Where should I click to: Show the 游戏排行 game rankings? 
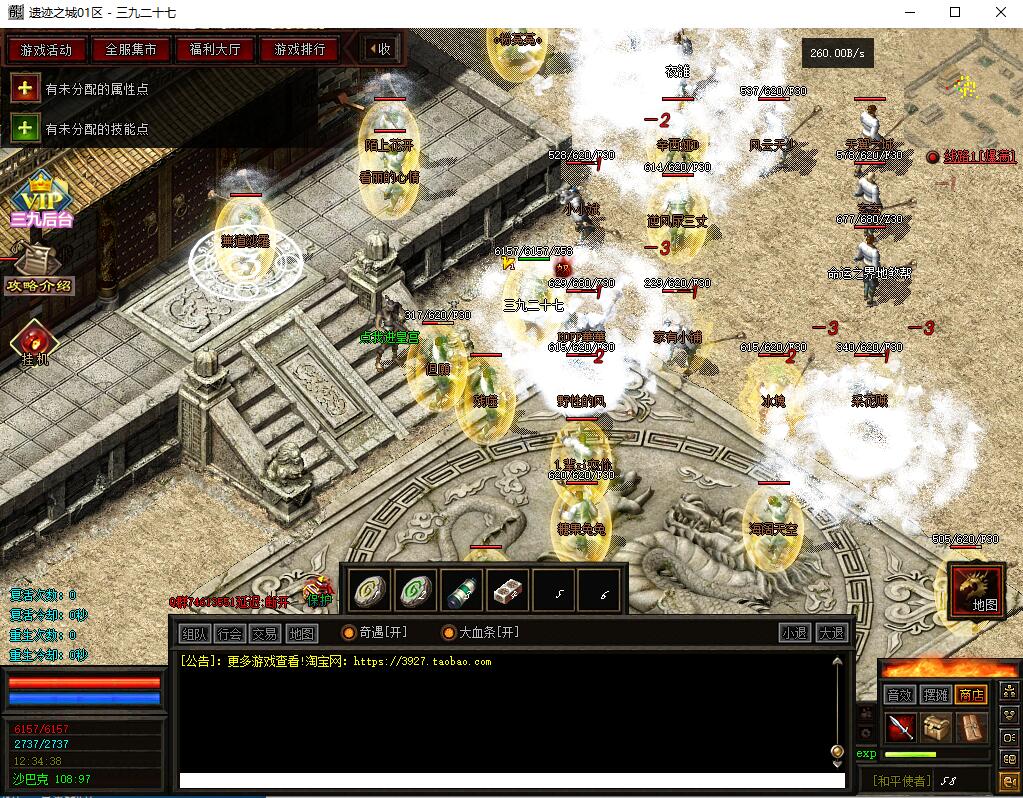pos(300,49)
